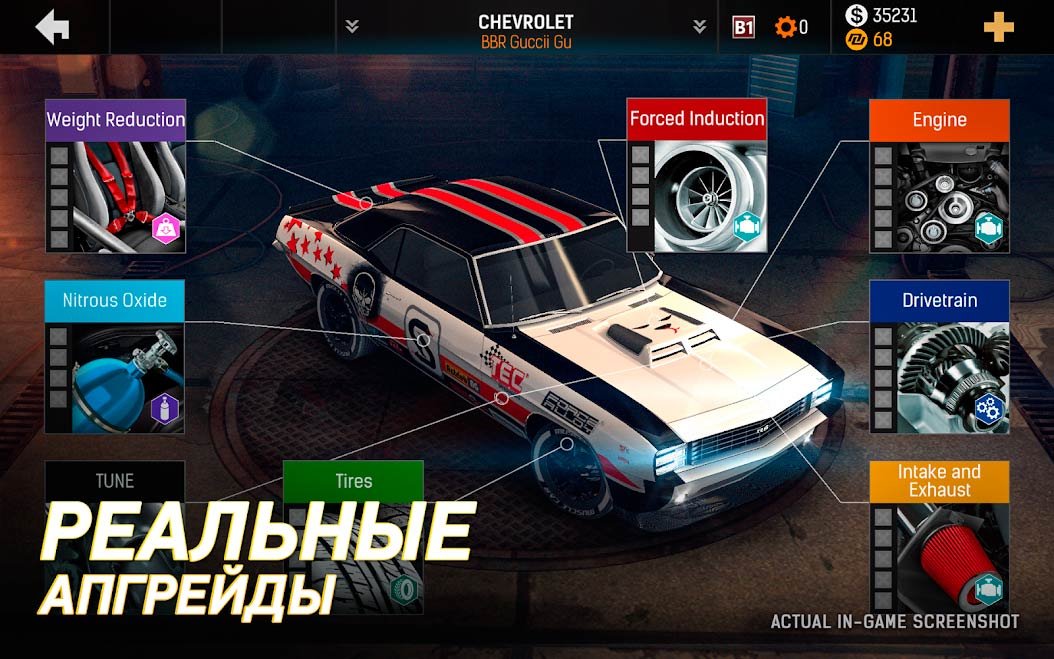The height and width of the screenshot is (659, 1054).
Task: Click the left double-chevron arrow
Action: point(352,27)
